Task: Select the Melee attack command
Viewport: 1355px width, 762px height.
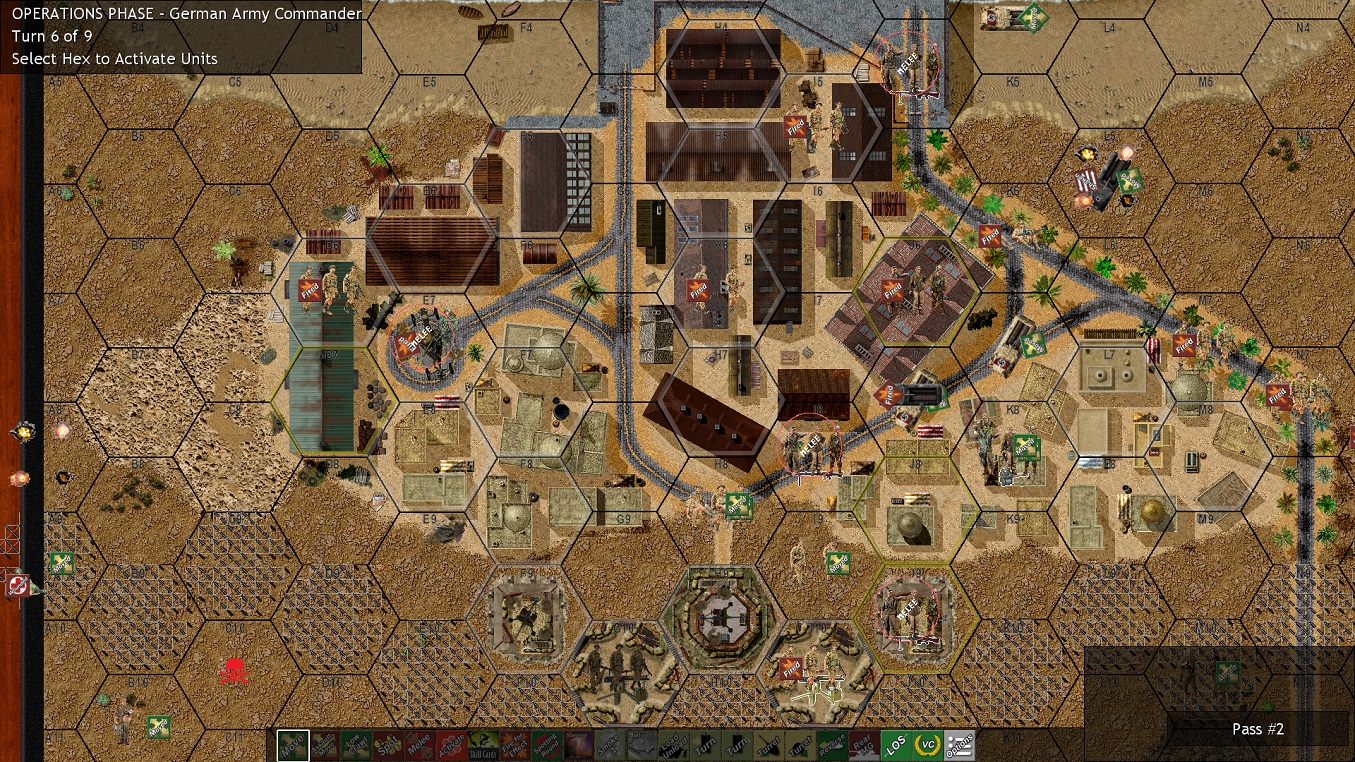Action: pos(419,745)
